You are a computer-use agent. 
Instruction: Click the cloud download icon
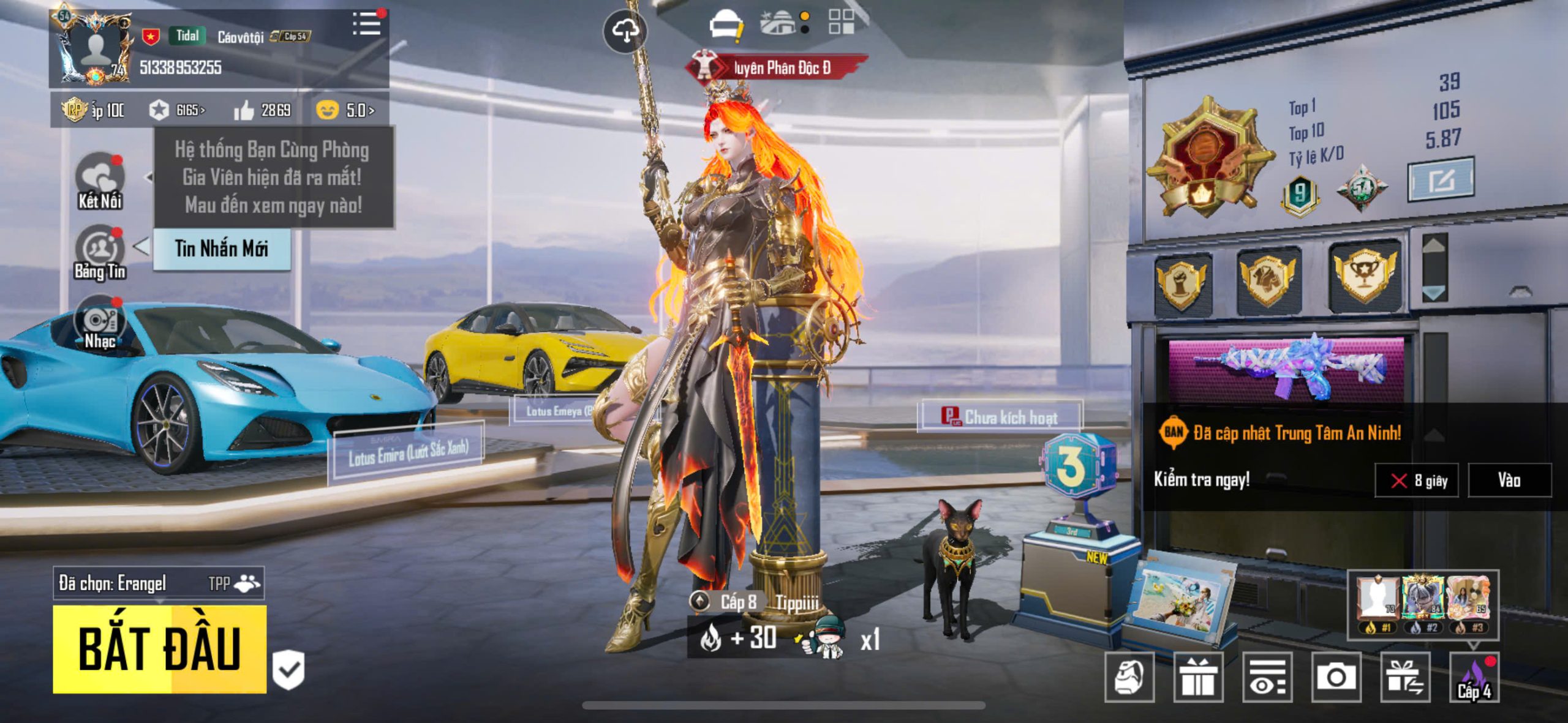coord(625,31)
